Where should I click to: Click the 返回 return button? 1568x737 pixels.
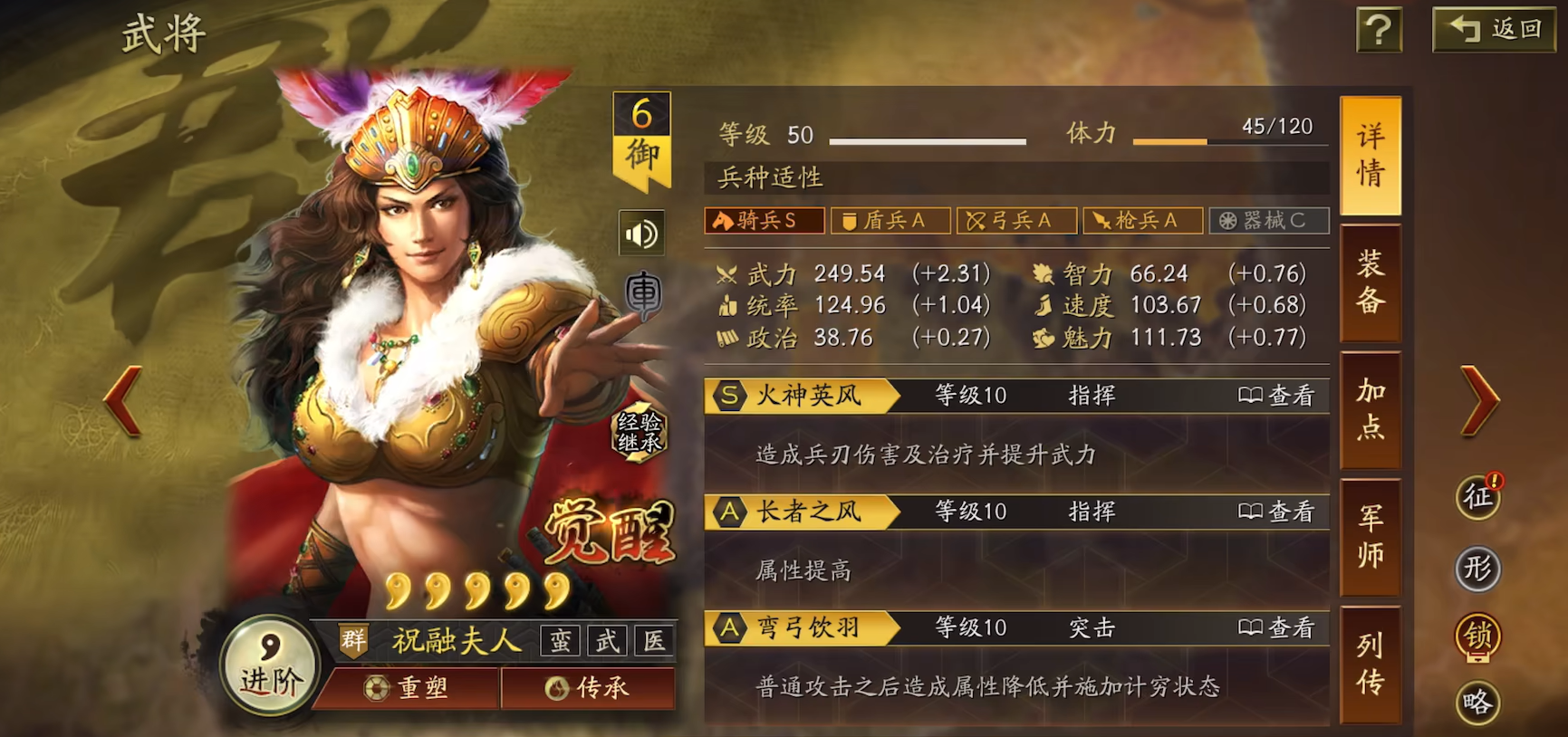pos(1493,28)
